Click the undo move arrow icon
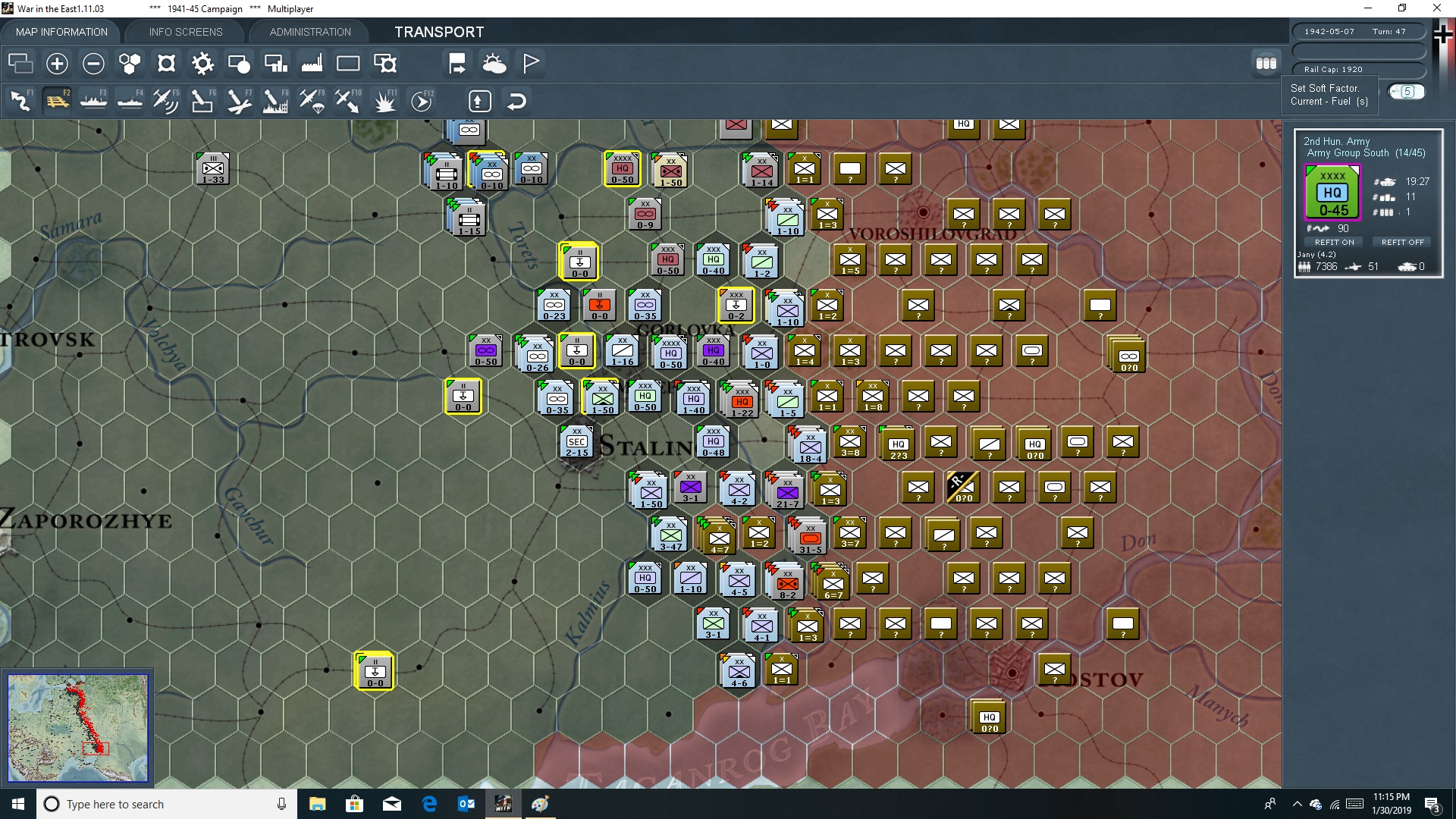Screen dimensions: 1456x819 516,101
